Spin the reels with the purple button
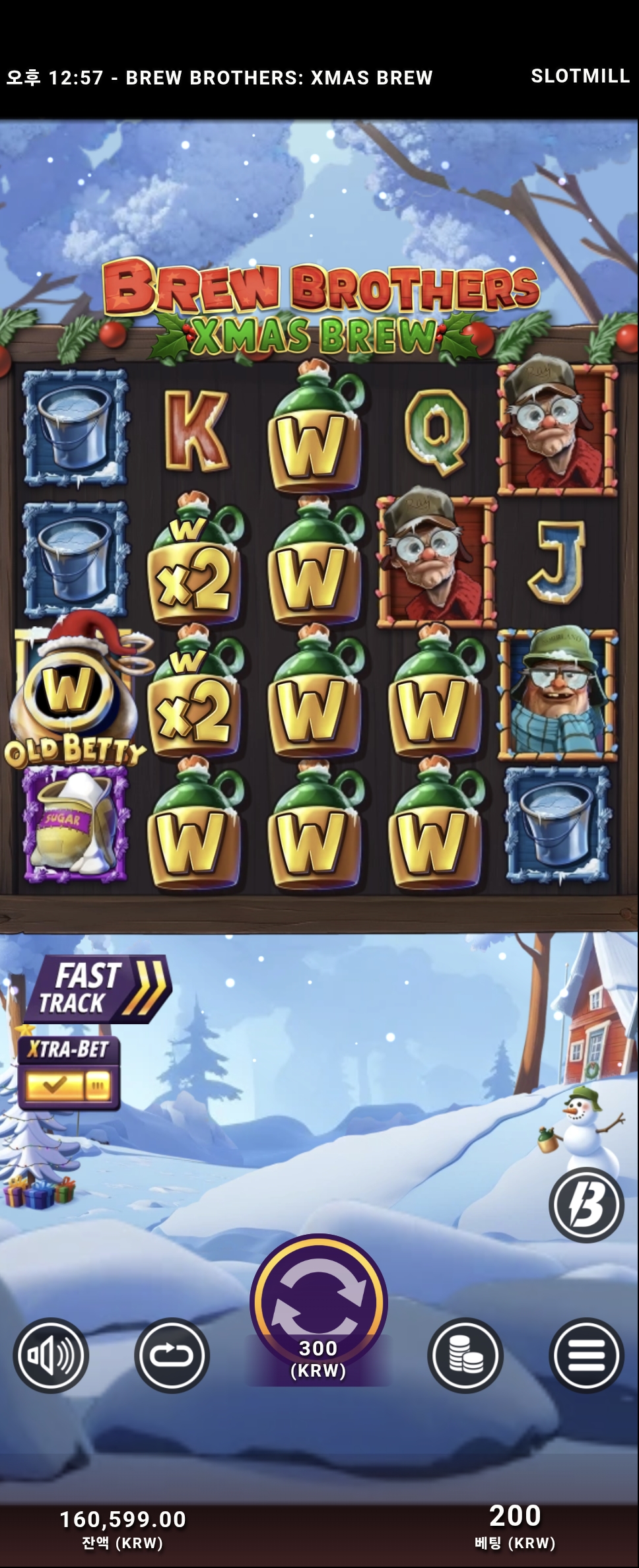639x1568 pixels. coord(318,1302)
